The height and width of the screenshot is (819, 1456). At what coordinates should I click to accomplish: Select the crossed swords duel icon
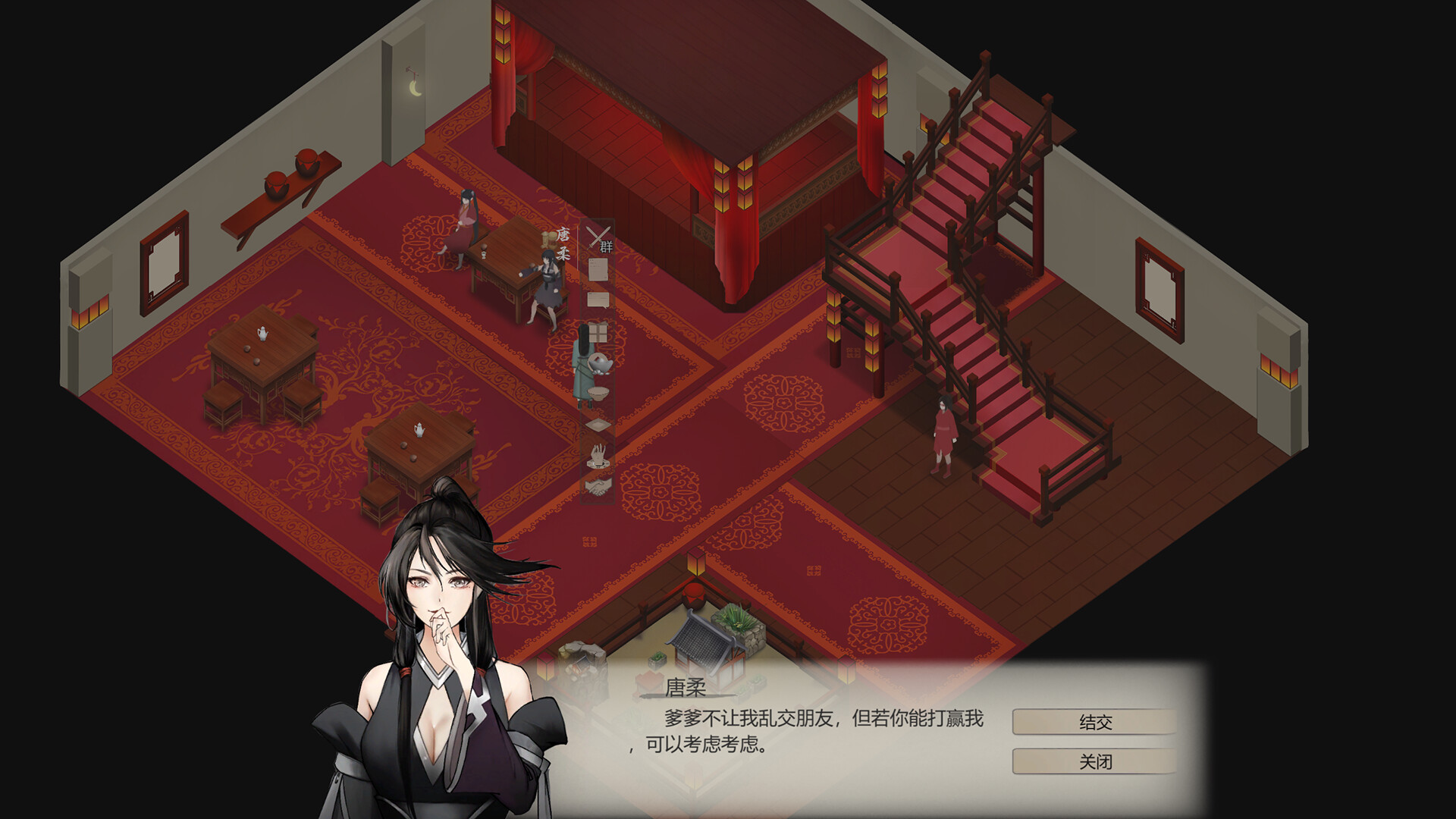click(x=596, y=237)
